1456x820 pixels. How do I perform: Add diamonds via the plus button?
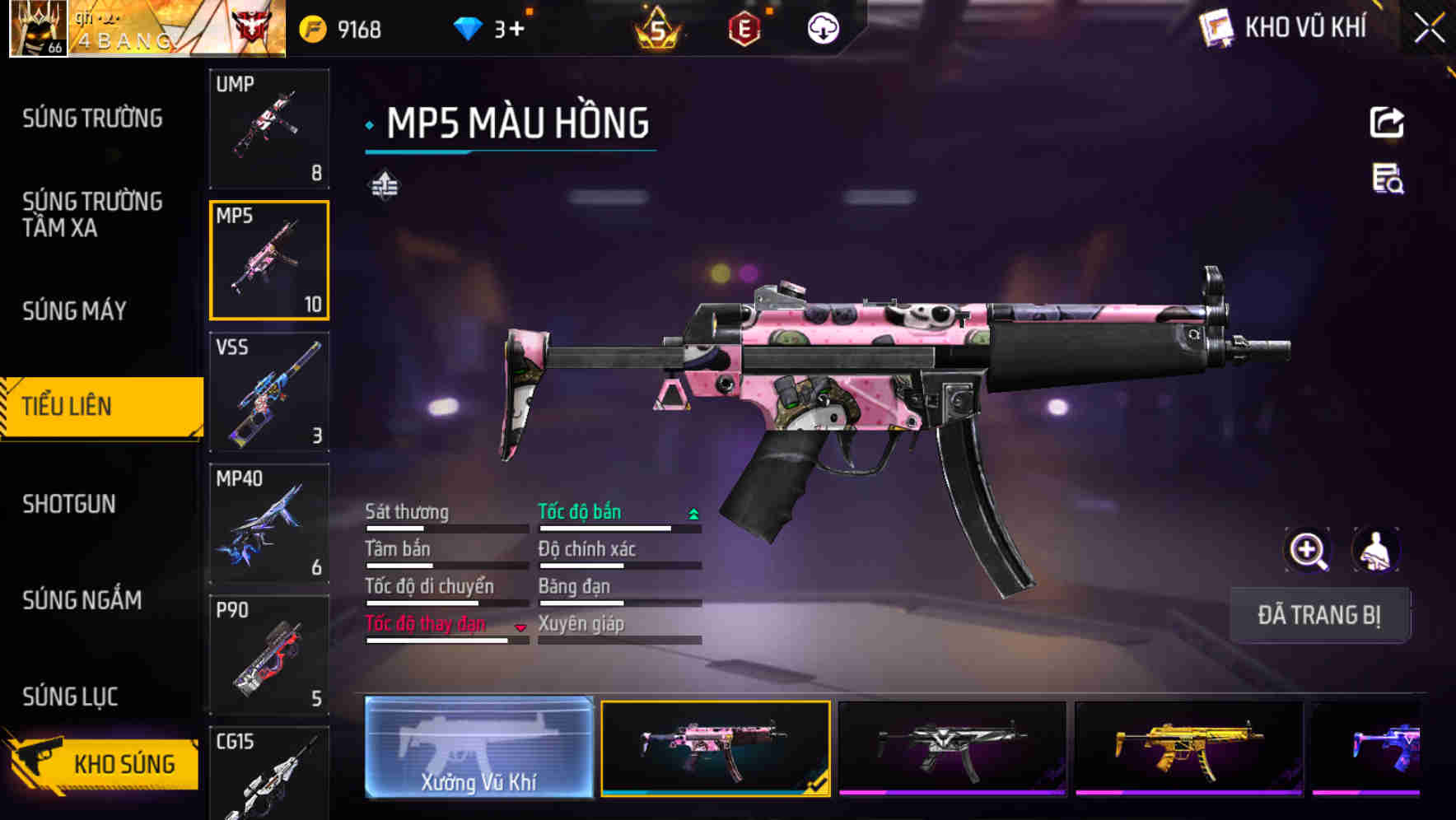tap(516, 30)
